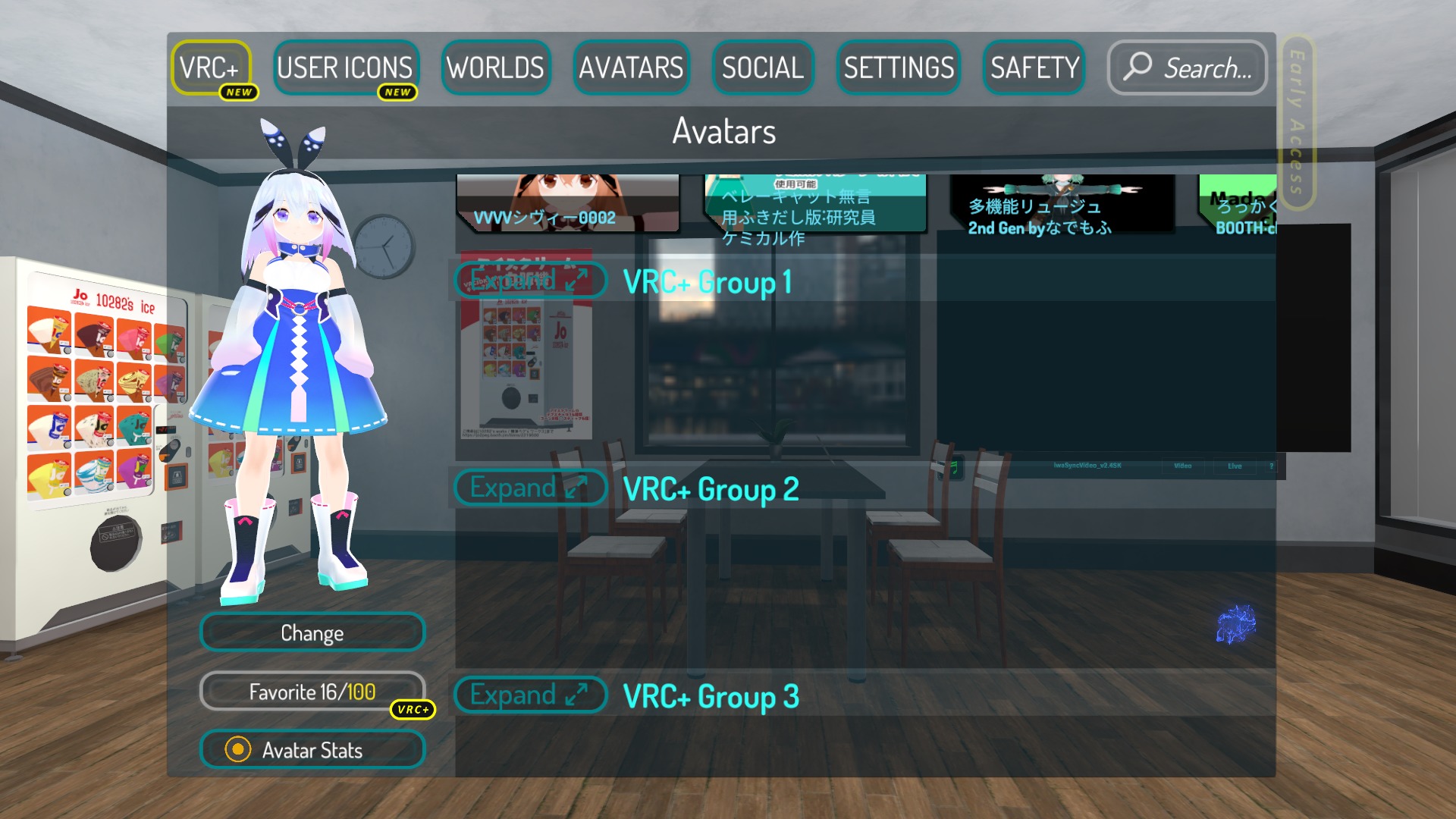Open the AVATARS menu
This screenshot has width=1456, height=819.
[x=632, y=68]
